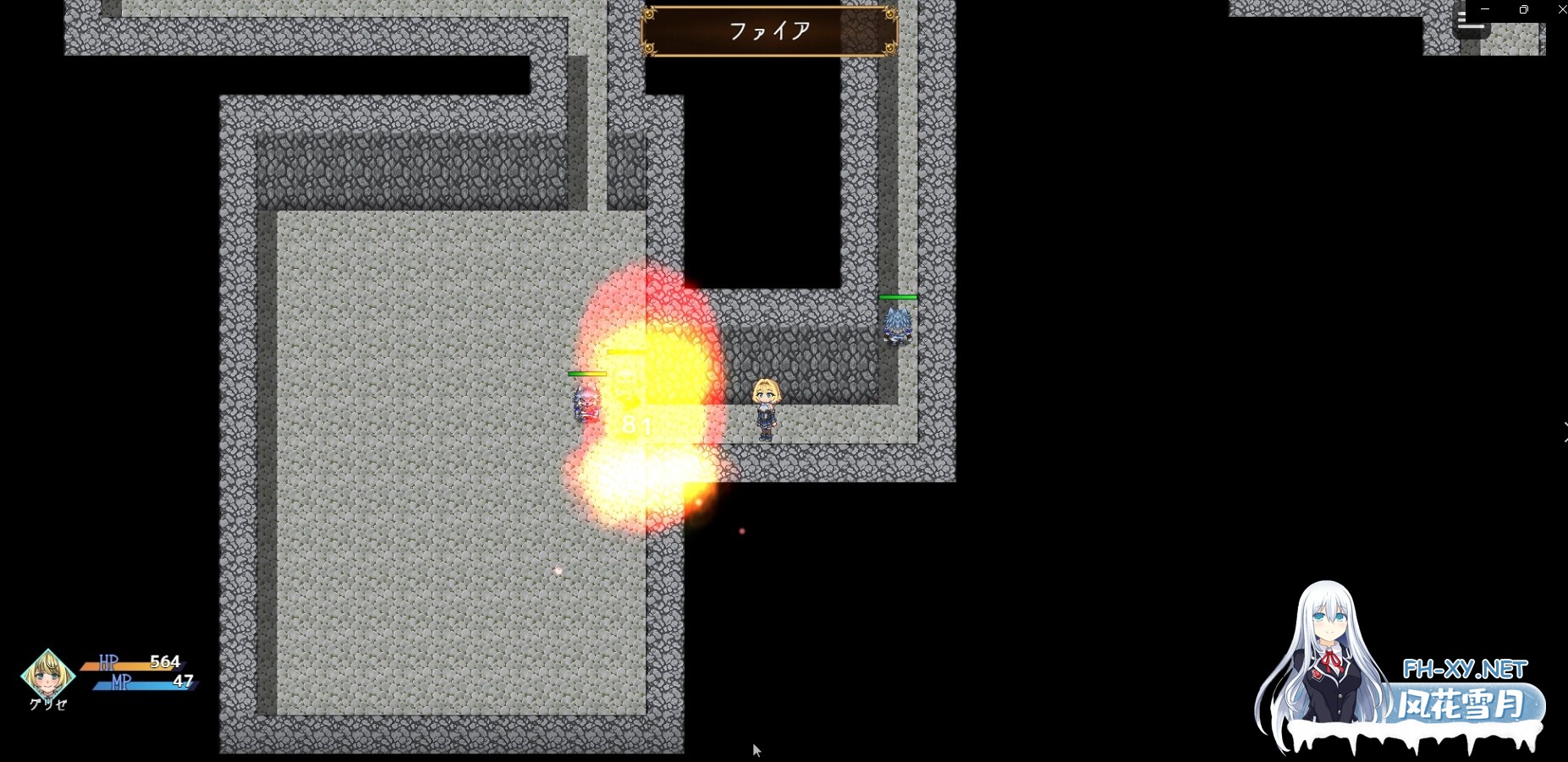Image resolution: width=1568 pixels, height=762 pixels.
Task: Click the minimize icon in the title bar
Action: tap(1485, 8)
